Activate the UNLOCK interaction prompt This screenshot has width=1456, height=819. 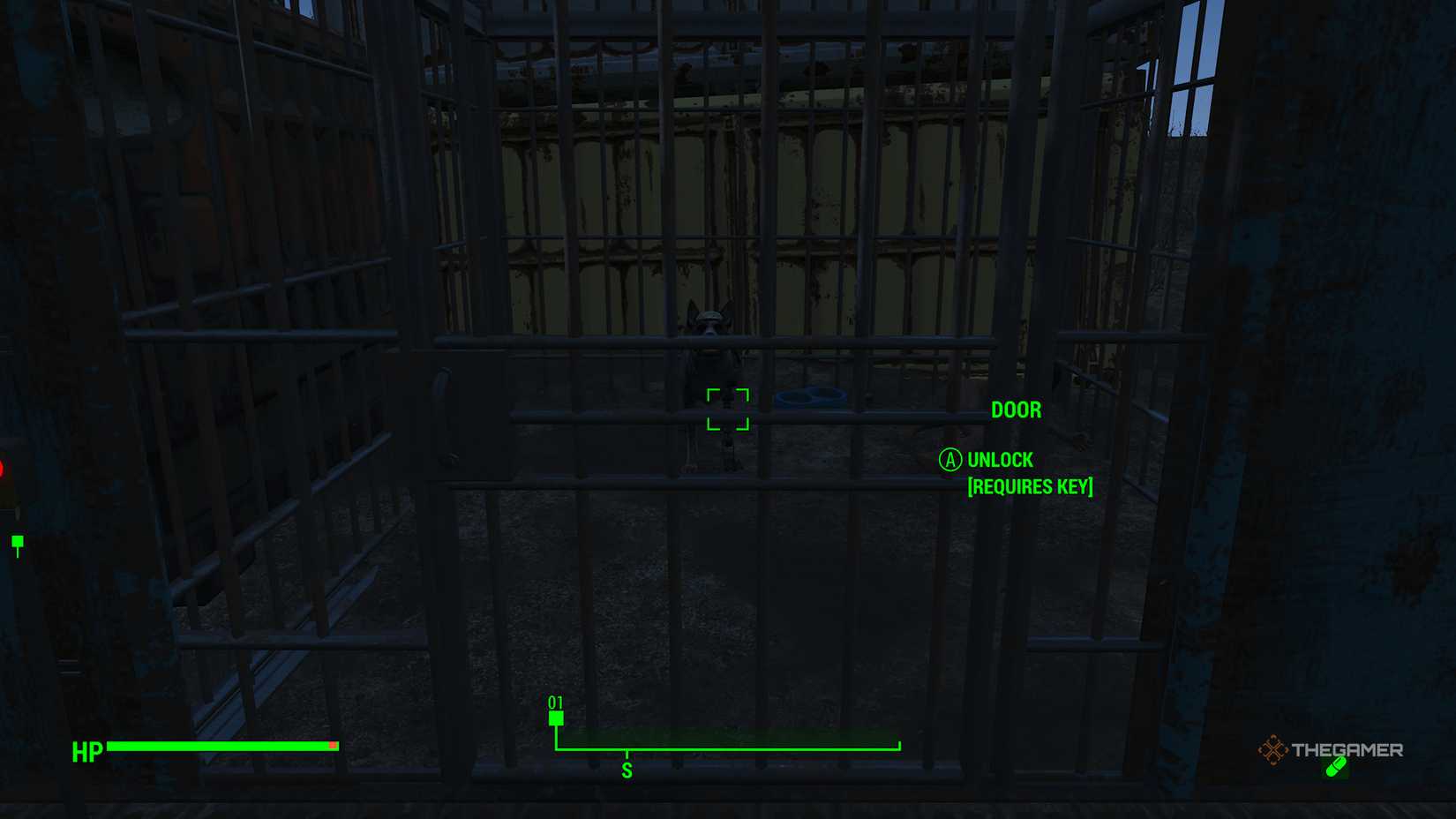[1000, 459]
